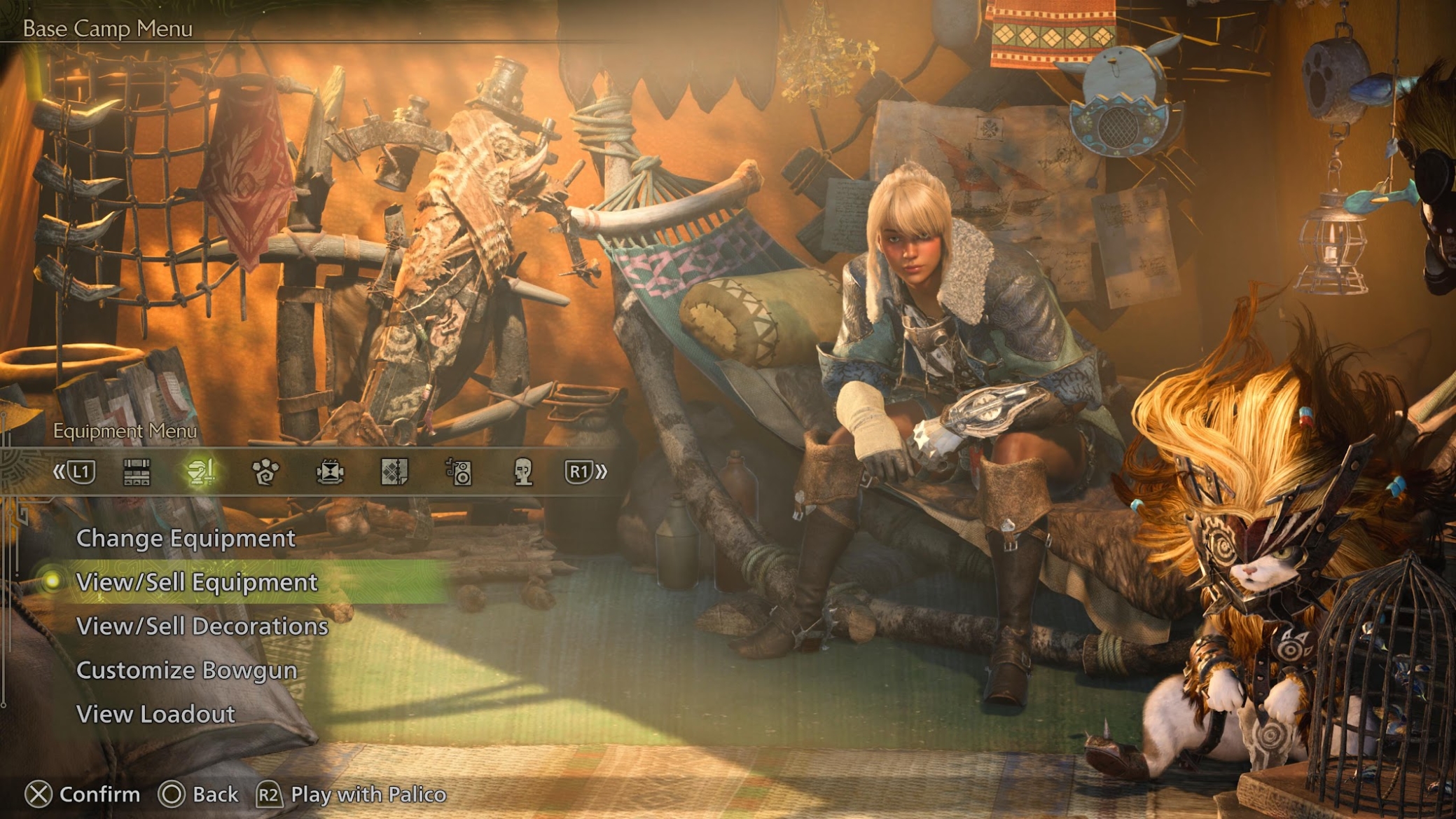Switch to the item box chest tab
The width and height of the screenshot is (1456, 819).
[x=137, y=472]
